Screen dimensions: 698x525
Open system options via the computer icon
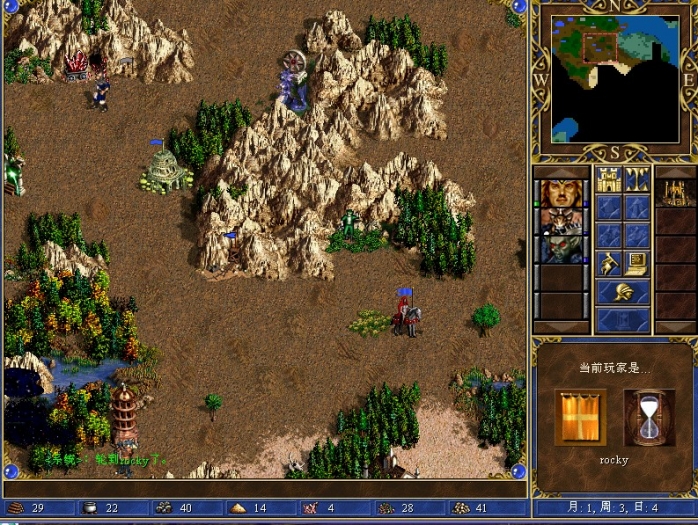click(x=637, y=263)
